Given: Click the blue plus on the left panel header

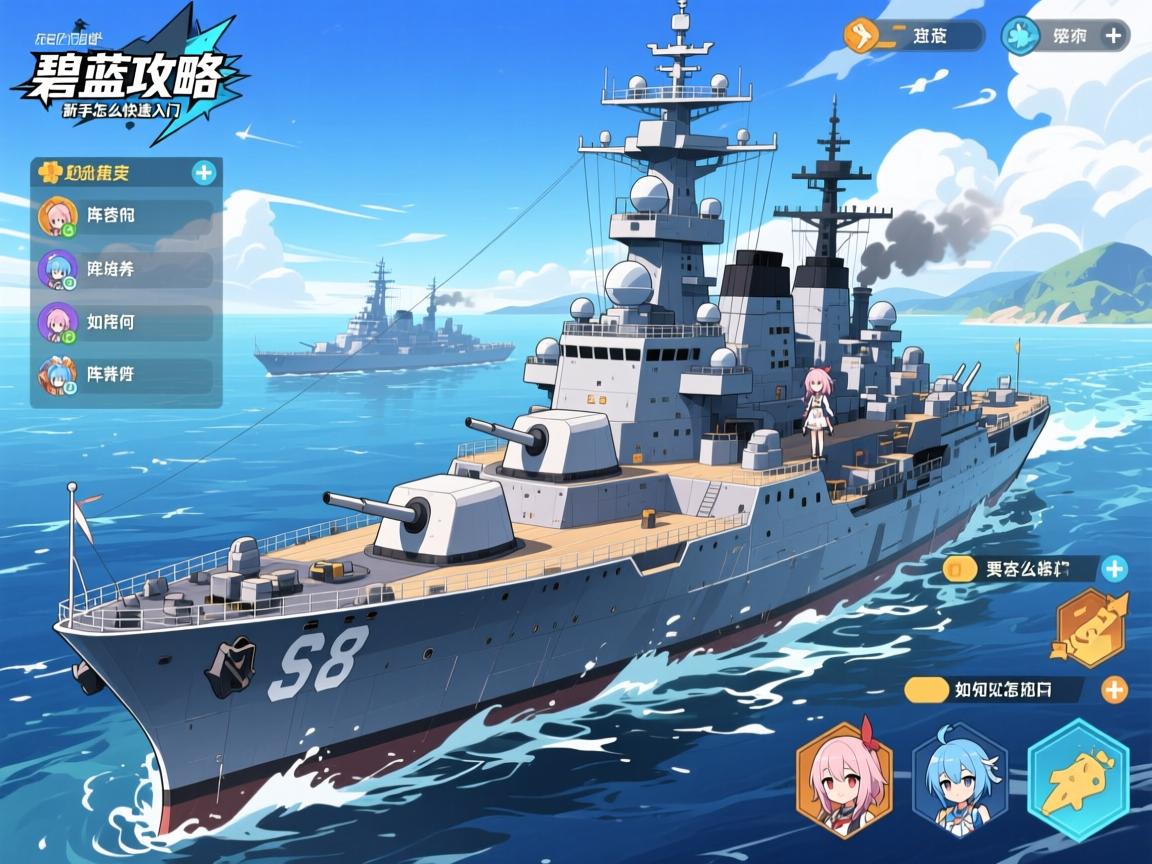Looking at the screenshot, I should (204, 173).
